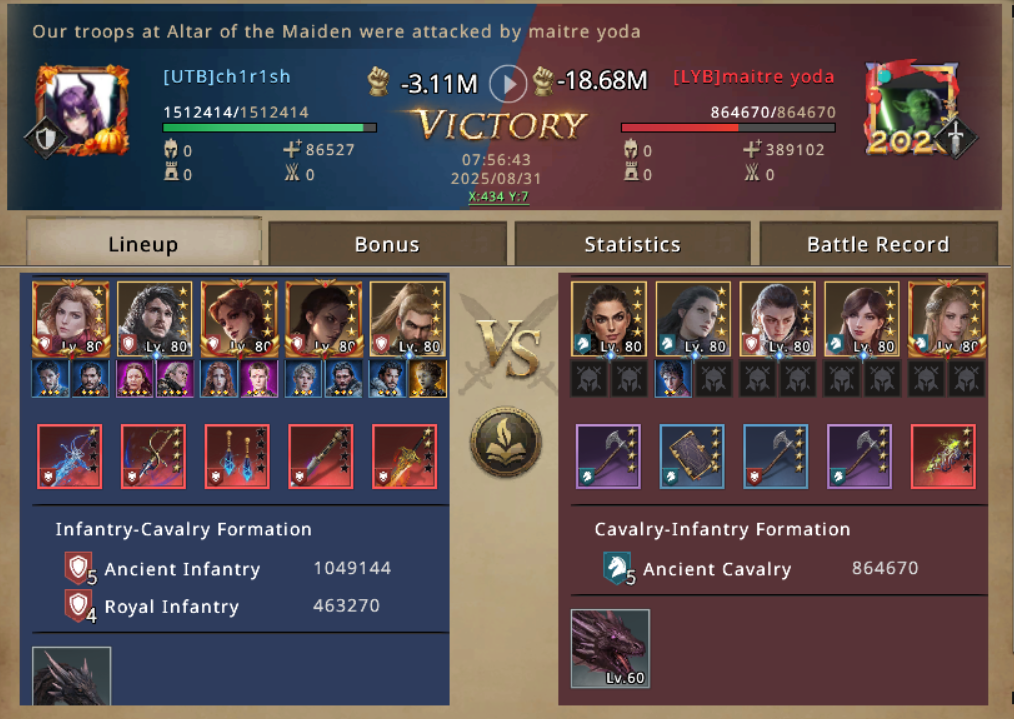Open the Bonus tab
Image resolution: width=1014 pixels, height=719 pixels.
[387, 244]
